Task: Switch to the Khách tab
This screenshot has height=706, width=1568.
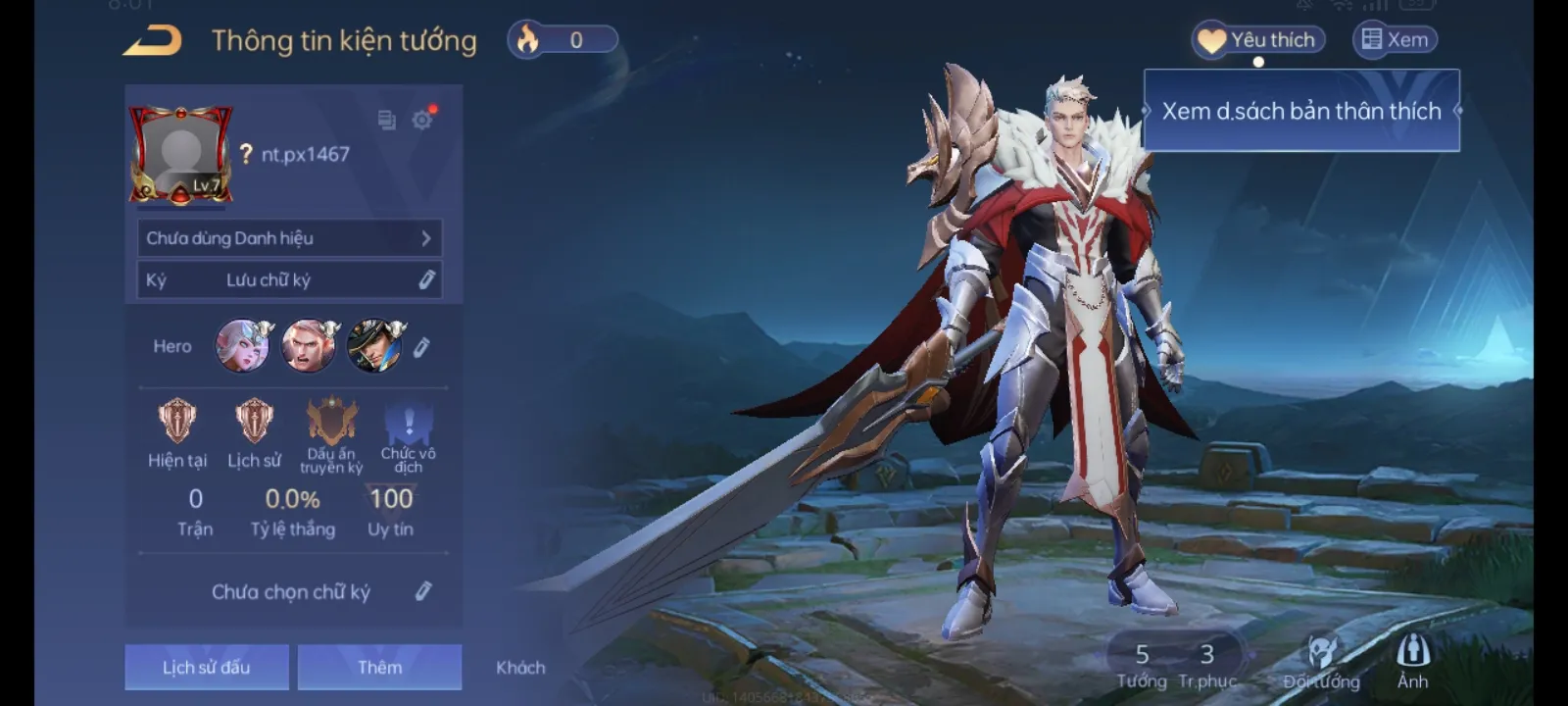Action: [x=520, y=667]
